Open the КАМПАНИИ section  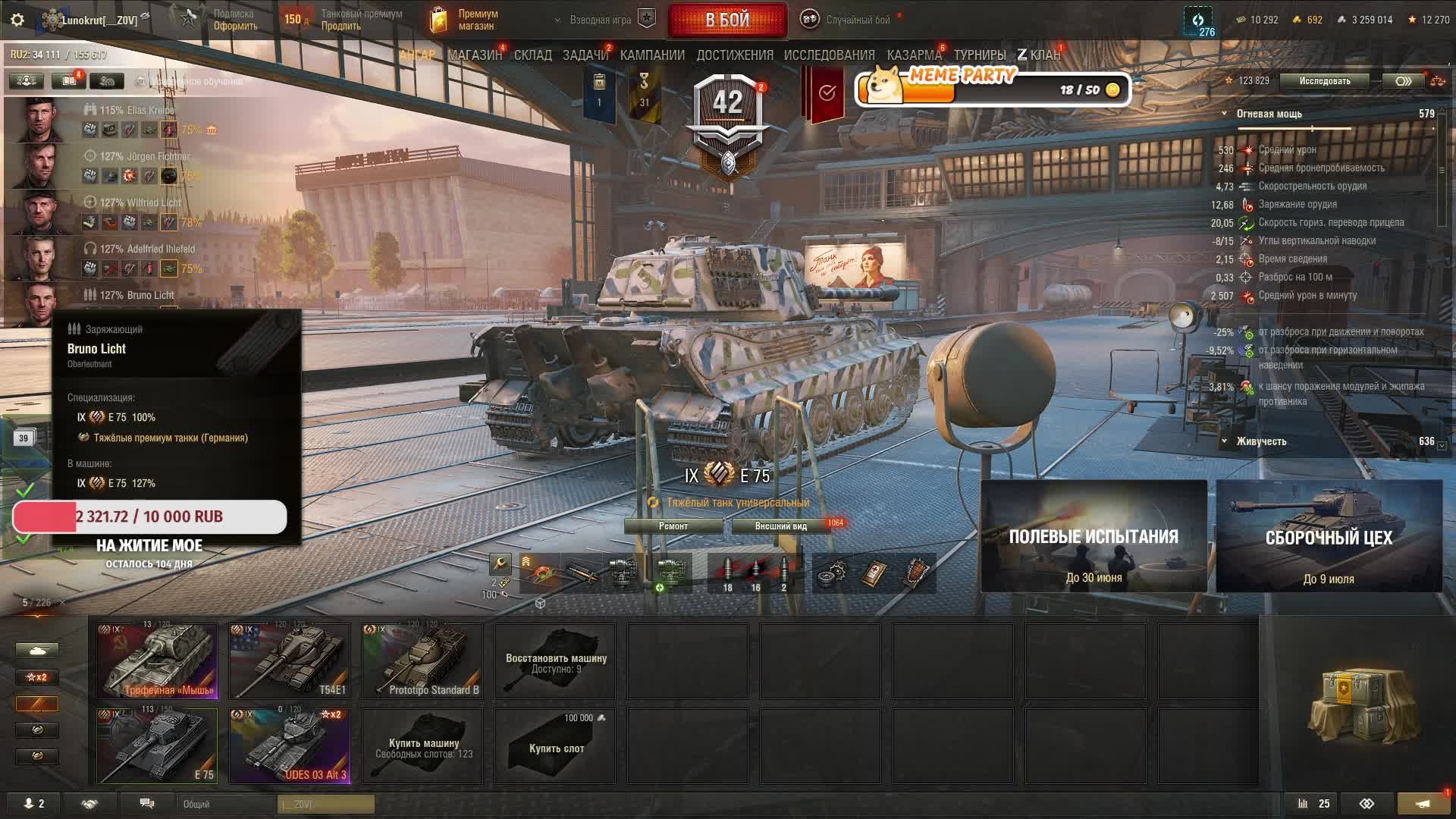click(x=652, y=55)
